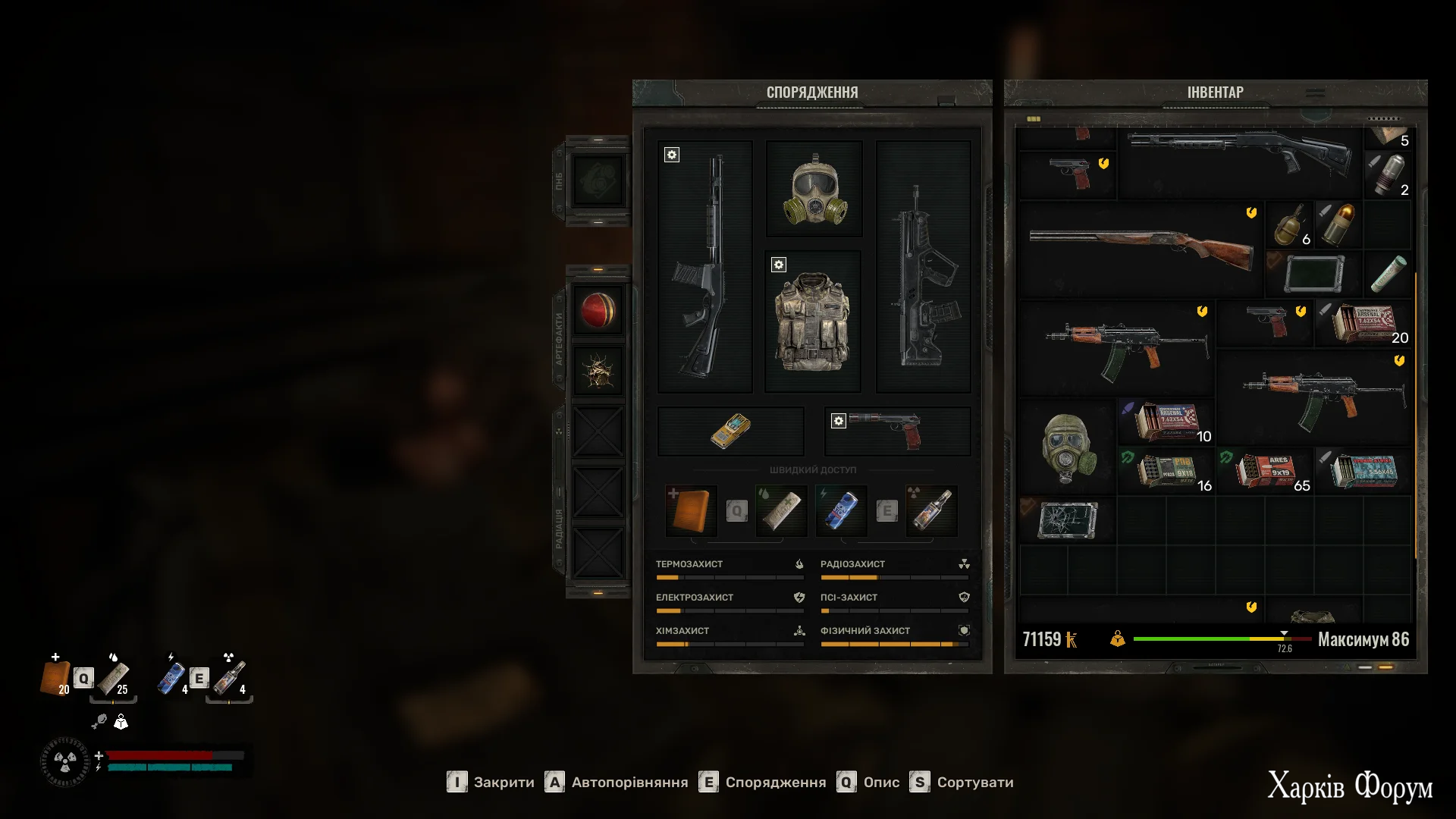Select the equipped gas mask slot

(x=814, y=189)
